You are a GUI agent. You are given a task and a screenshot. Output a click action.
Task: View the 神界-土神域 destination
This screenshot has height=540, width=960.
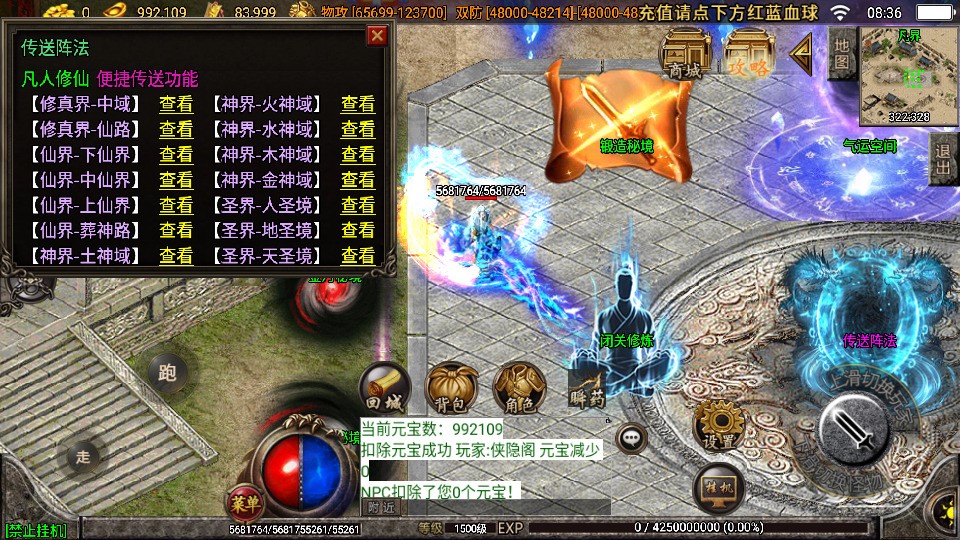(176, 255)
